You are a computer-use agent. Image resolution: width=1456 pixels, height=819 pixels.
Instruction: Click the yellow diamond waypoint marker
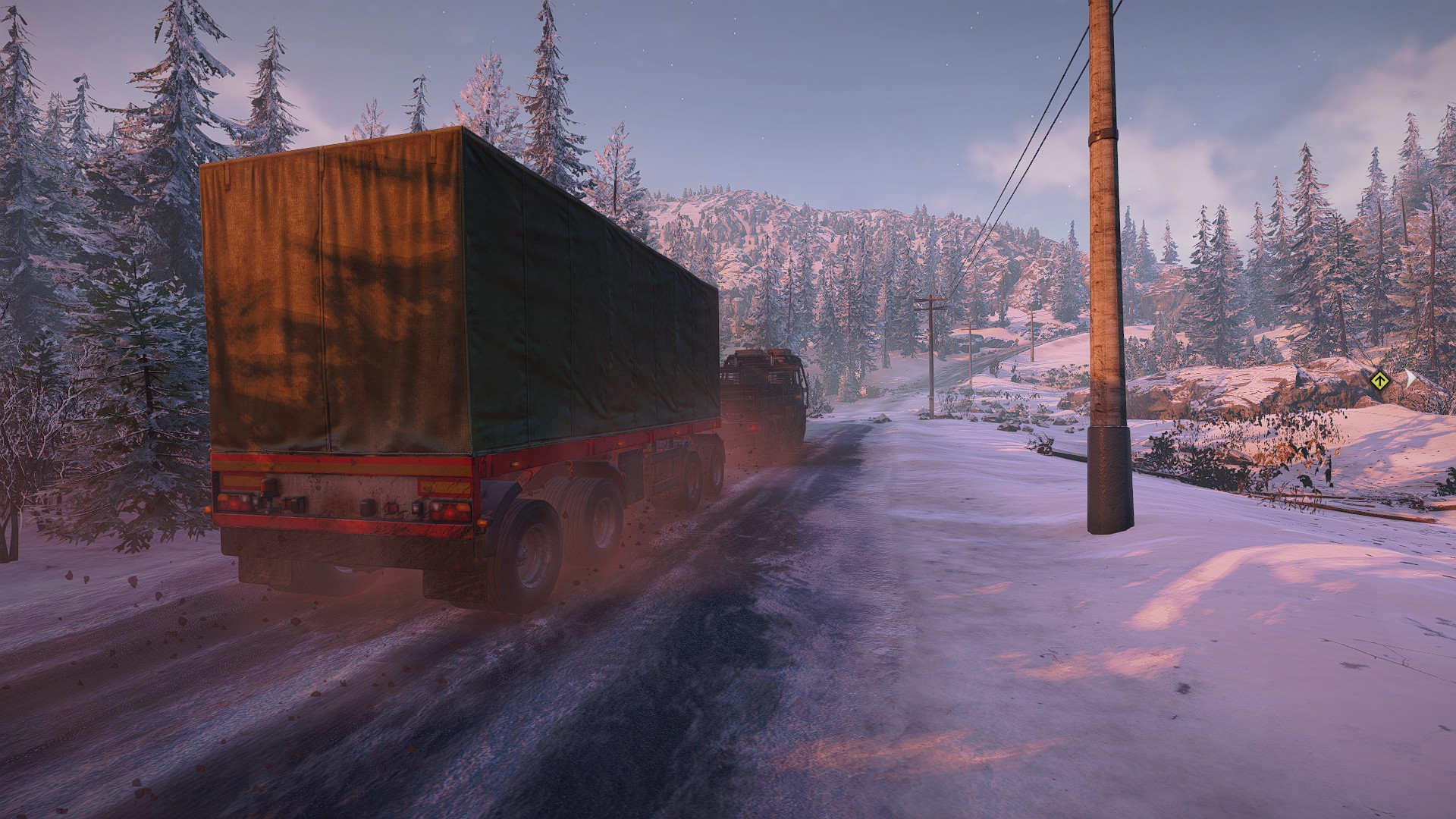click(x=1380, y=380)
